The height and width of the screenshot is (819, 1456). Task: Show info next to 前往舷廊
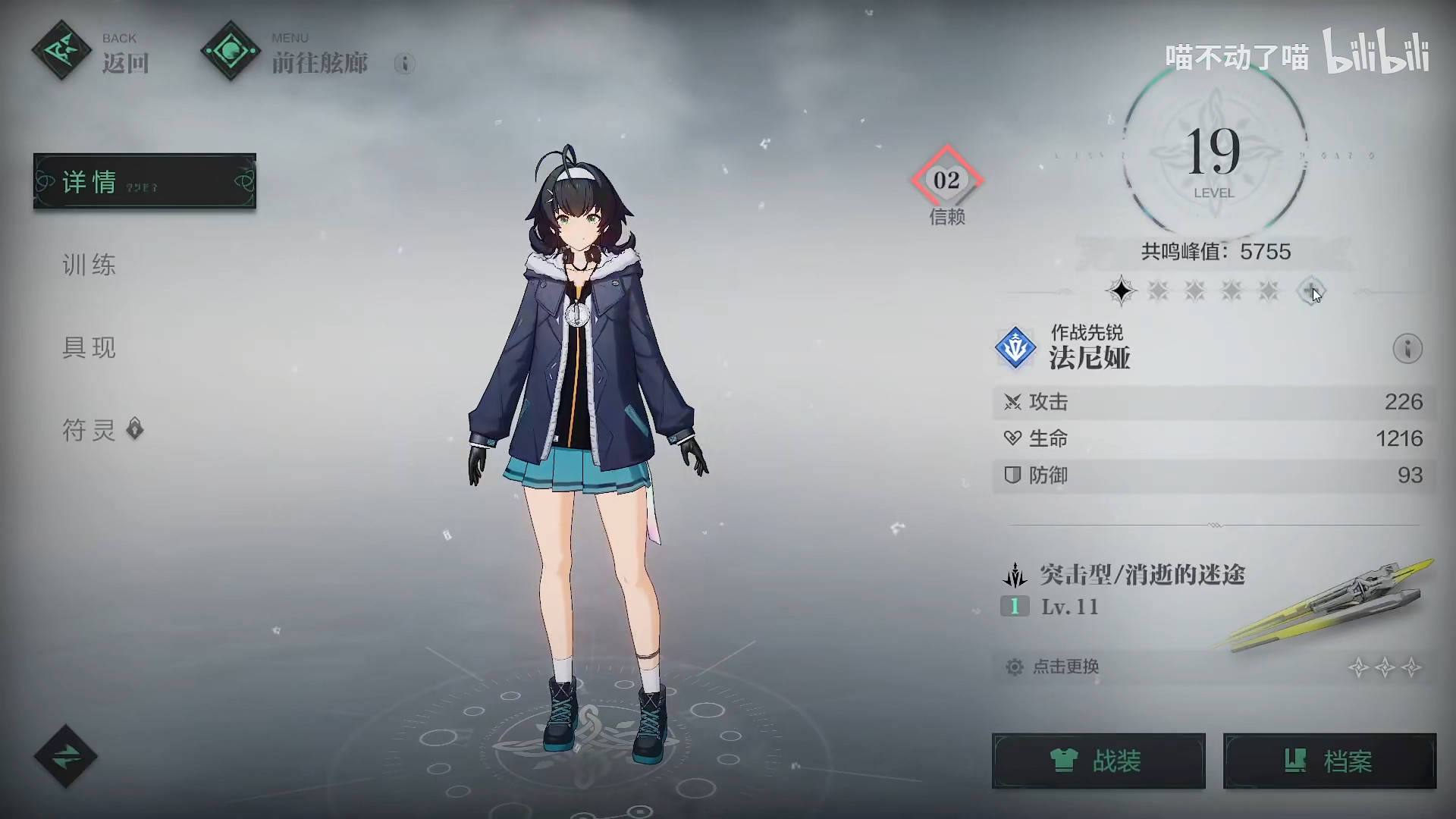coord(404,64)
